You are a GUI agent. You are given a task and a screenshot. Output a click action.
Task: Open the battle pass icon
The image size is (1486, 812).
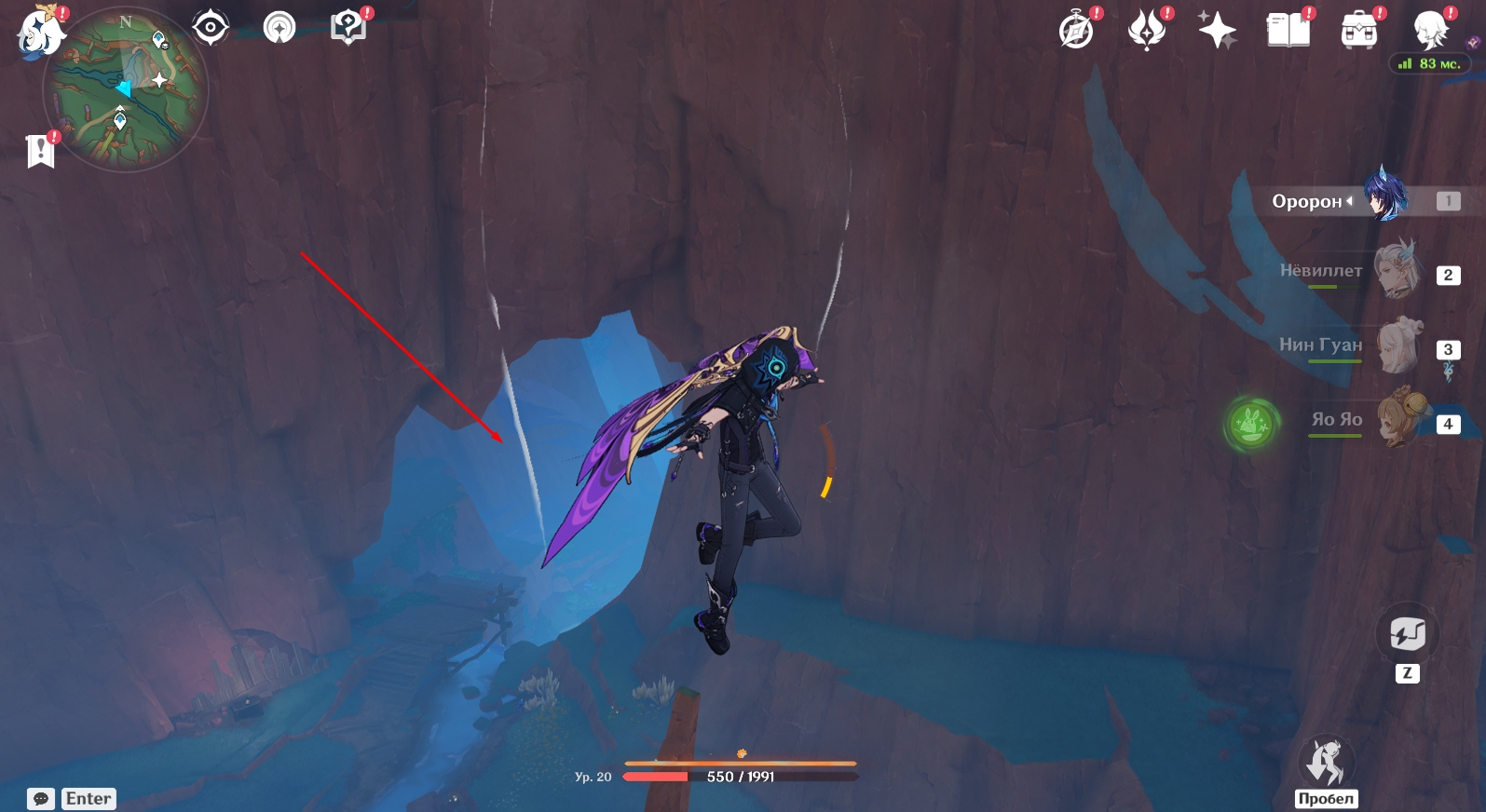(x=1147, y=31)
